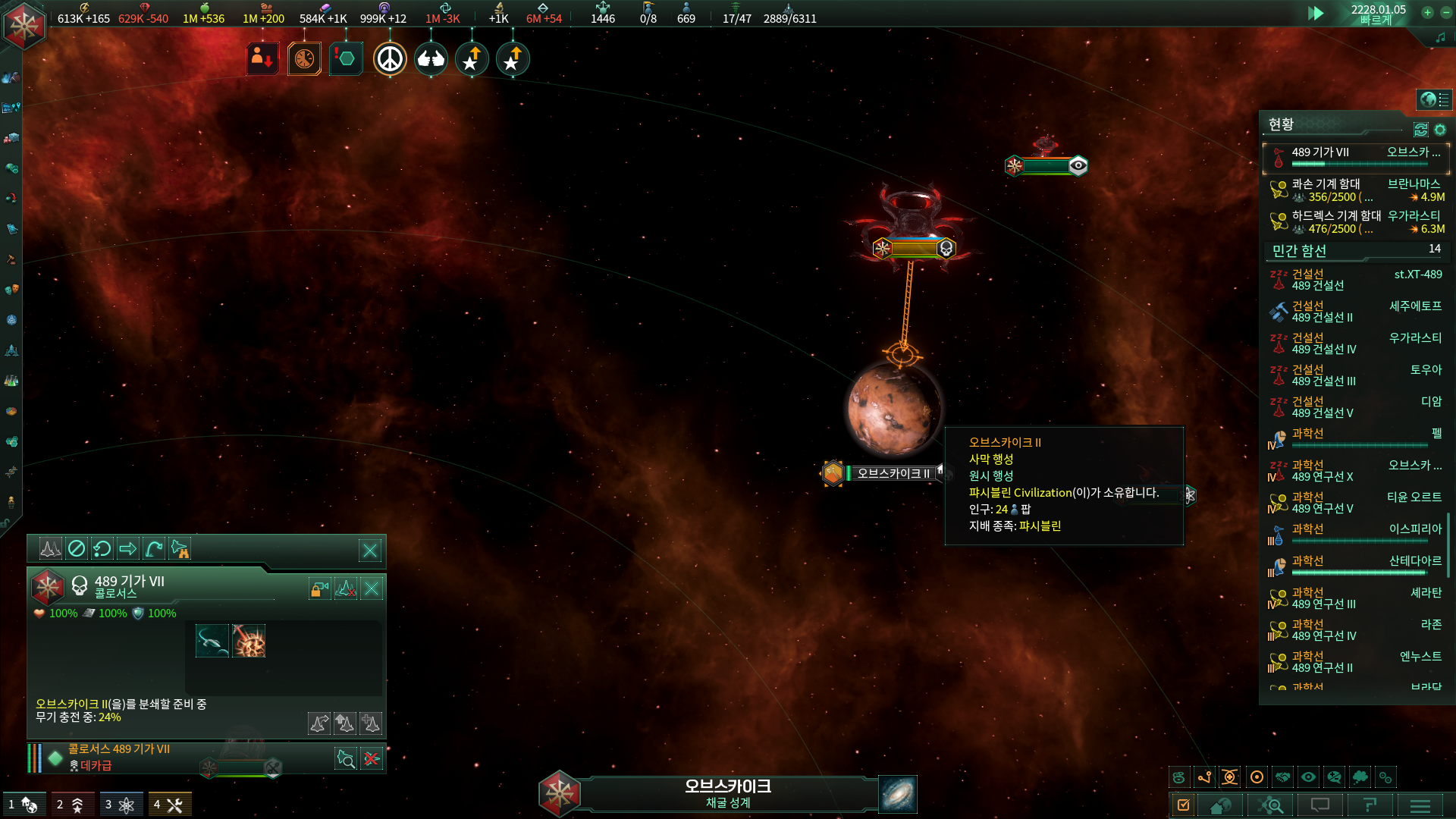Close the fleet command bar
Viewport: 1456px width, 819px height.
(370, 551)
